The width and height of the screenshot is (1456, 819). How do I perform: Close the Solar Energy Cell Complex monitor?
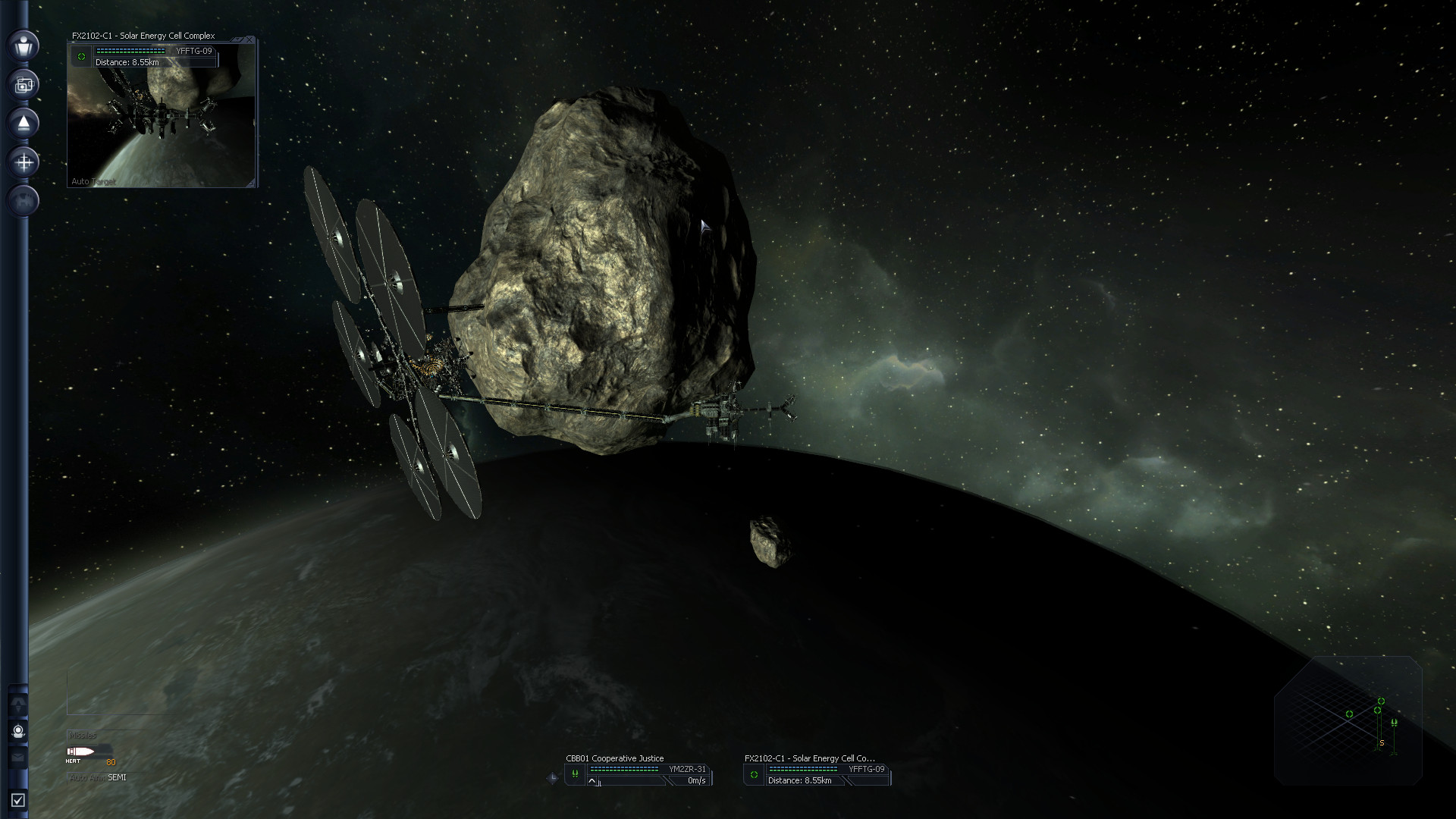250,39
